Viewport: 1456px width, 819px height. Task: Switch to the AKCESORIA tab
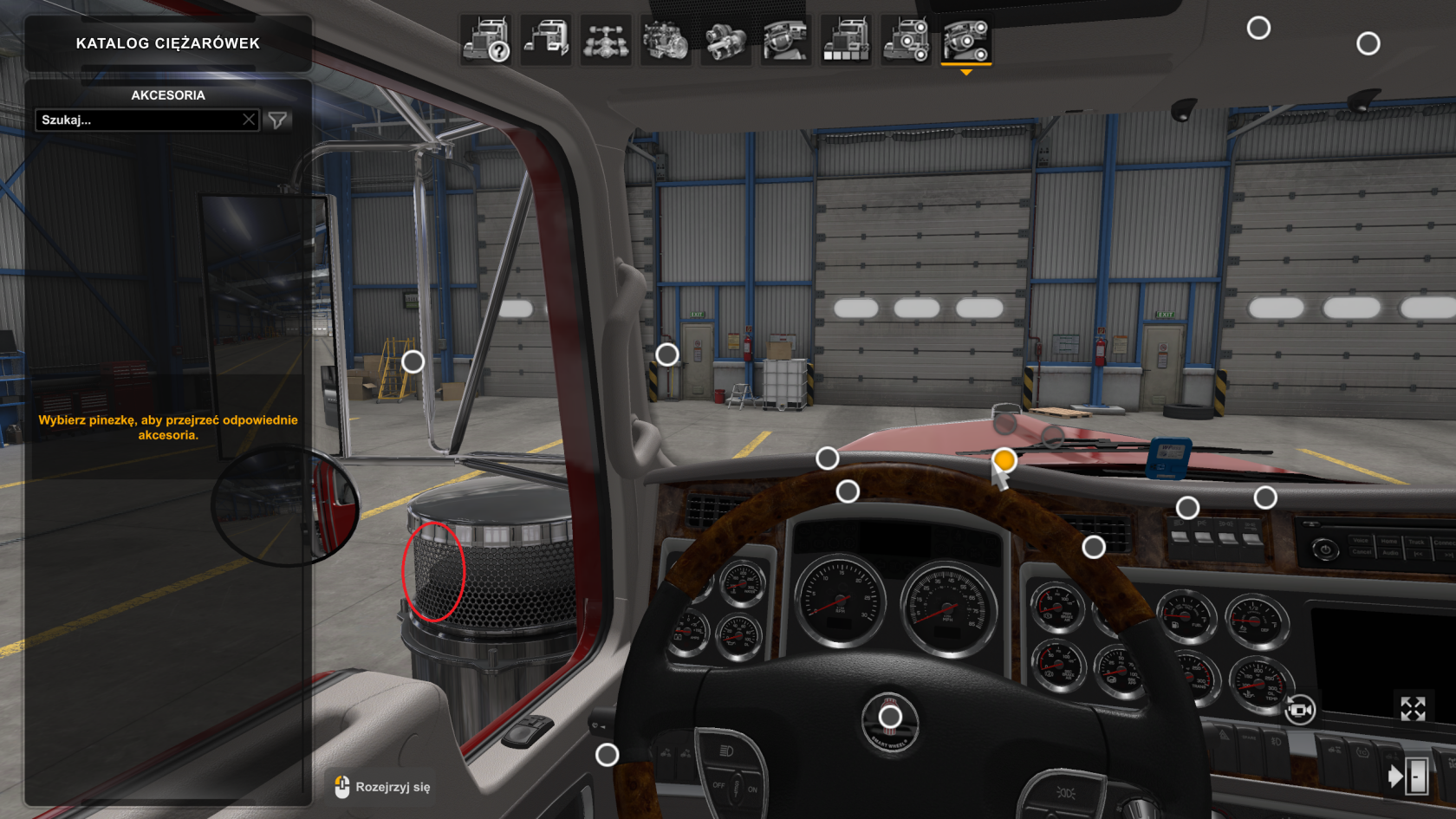click(170, 95)
